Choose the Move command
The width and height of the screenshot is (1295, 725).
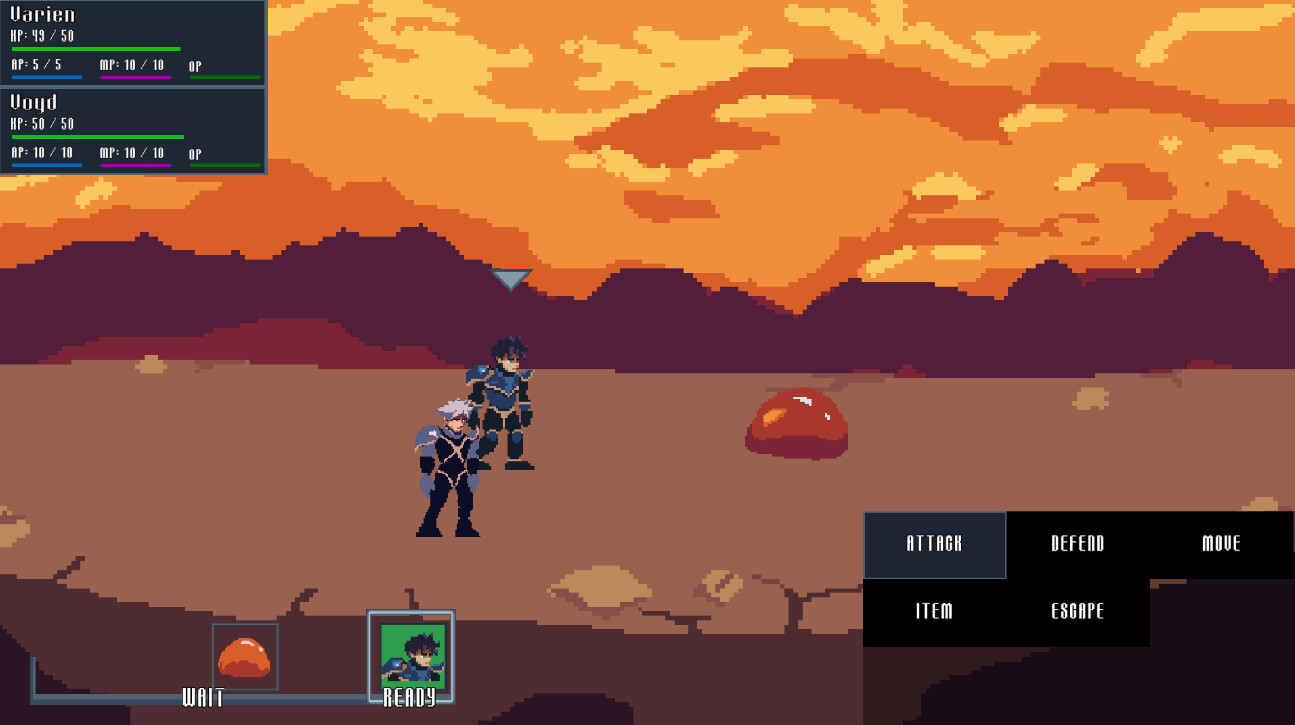(x=1221, y=545)
